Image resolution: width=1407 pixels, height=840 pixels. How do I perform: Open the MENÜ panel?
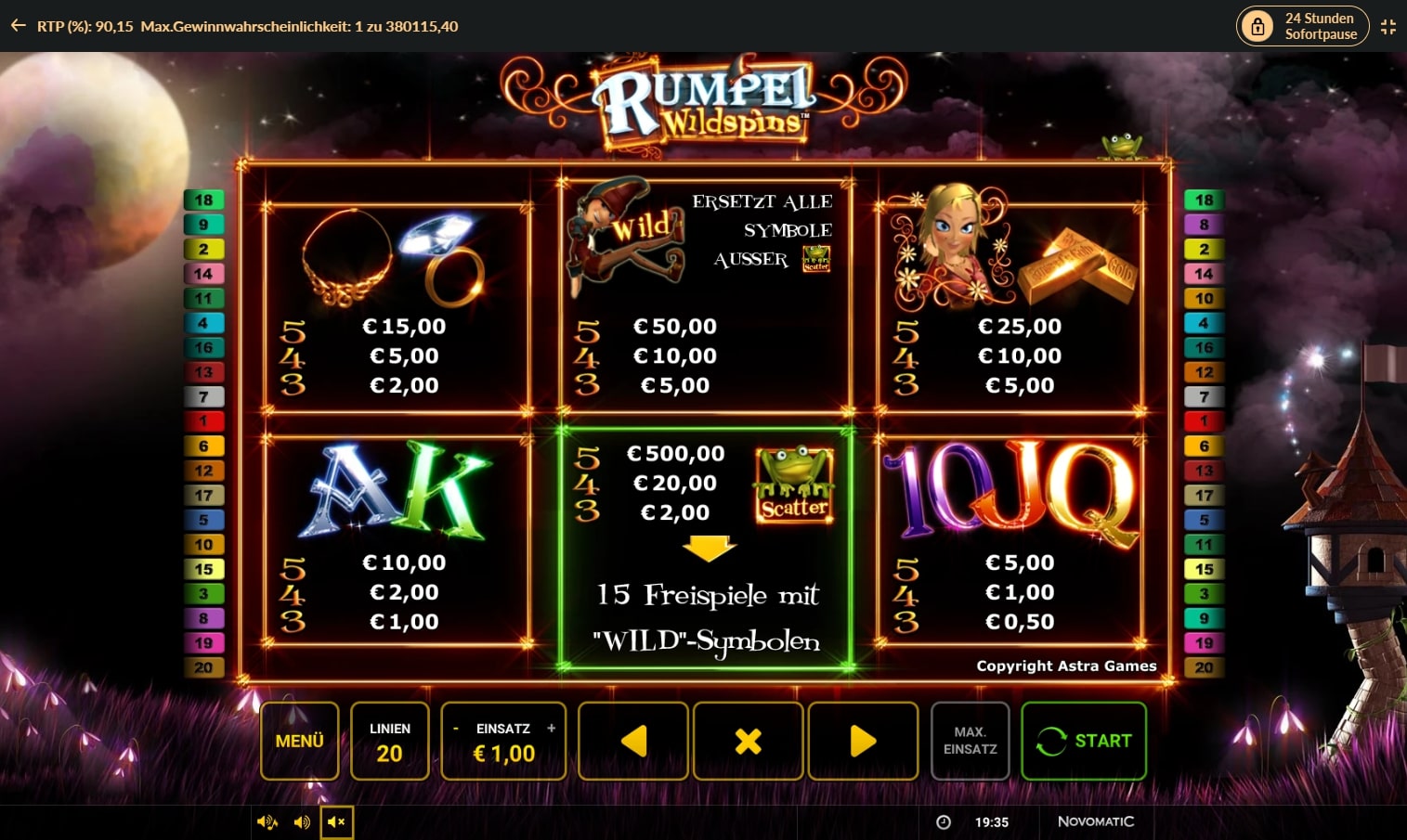(x=299, y=741)
